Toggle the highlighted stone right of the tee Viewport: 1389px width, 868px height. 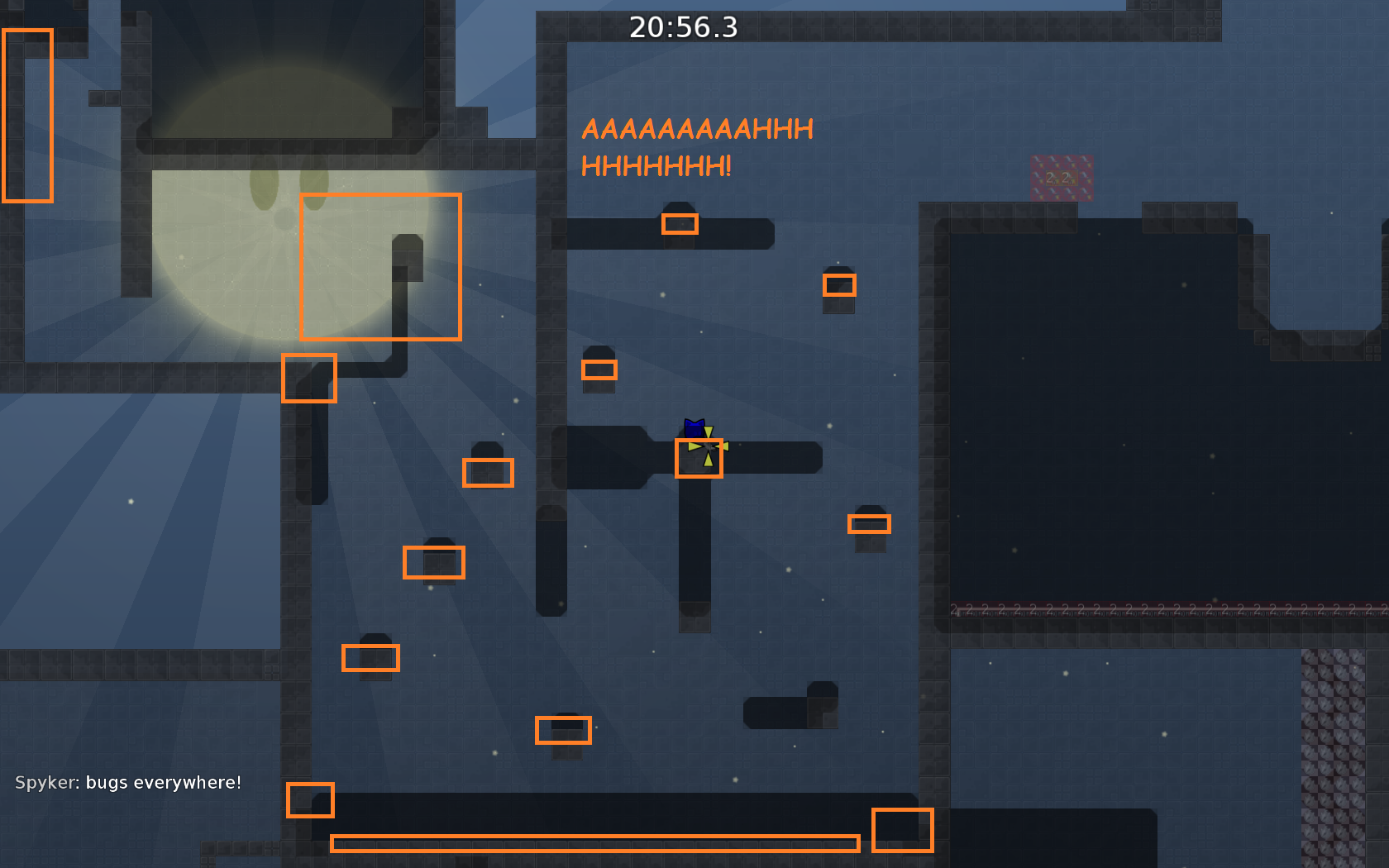(869, 523)
